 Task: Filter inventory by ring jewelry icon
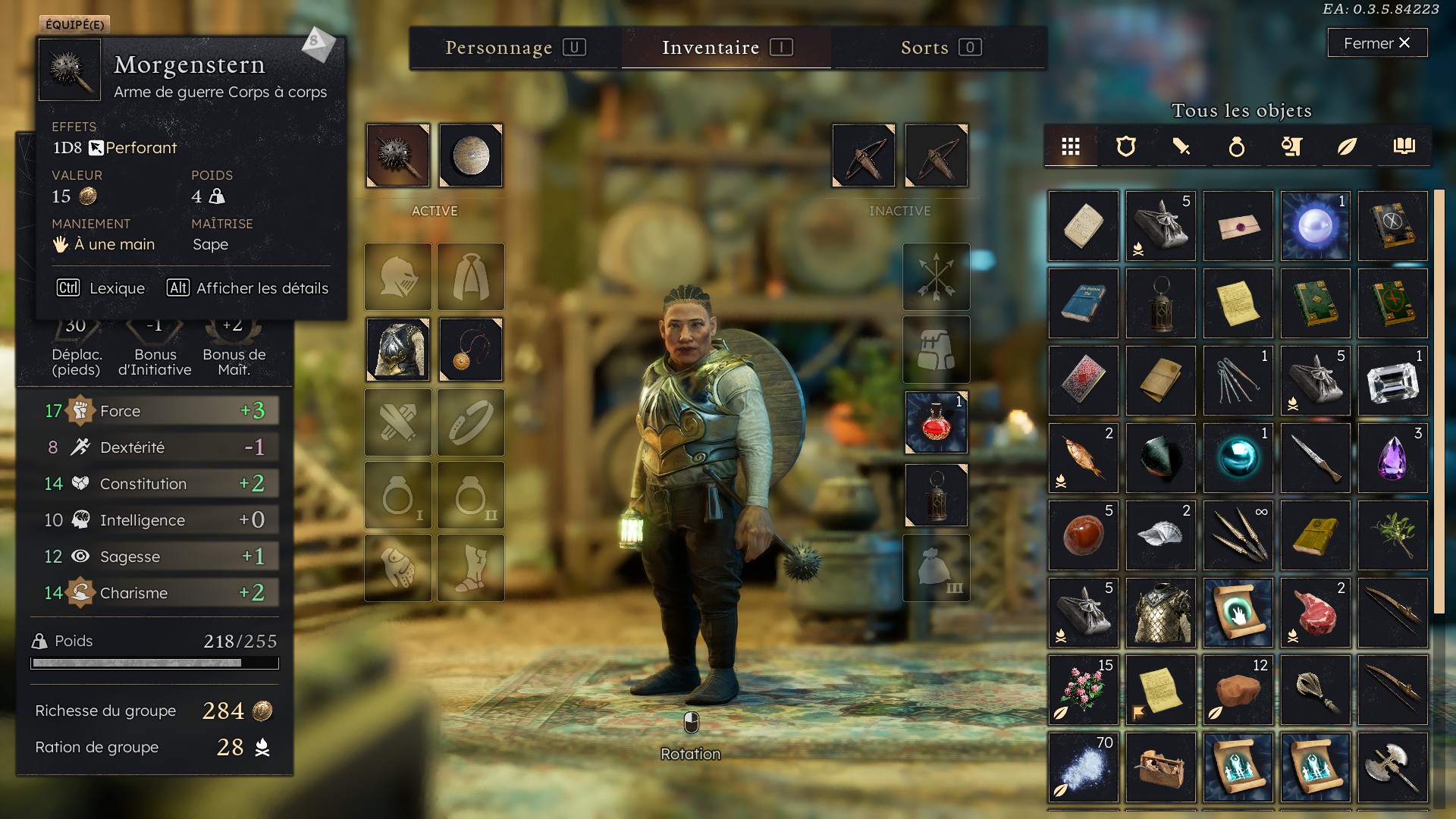[1236, 146]
